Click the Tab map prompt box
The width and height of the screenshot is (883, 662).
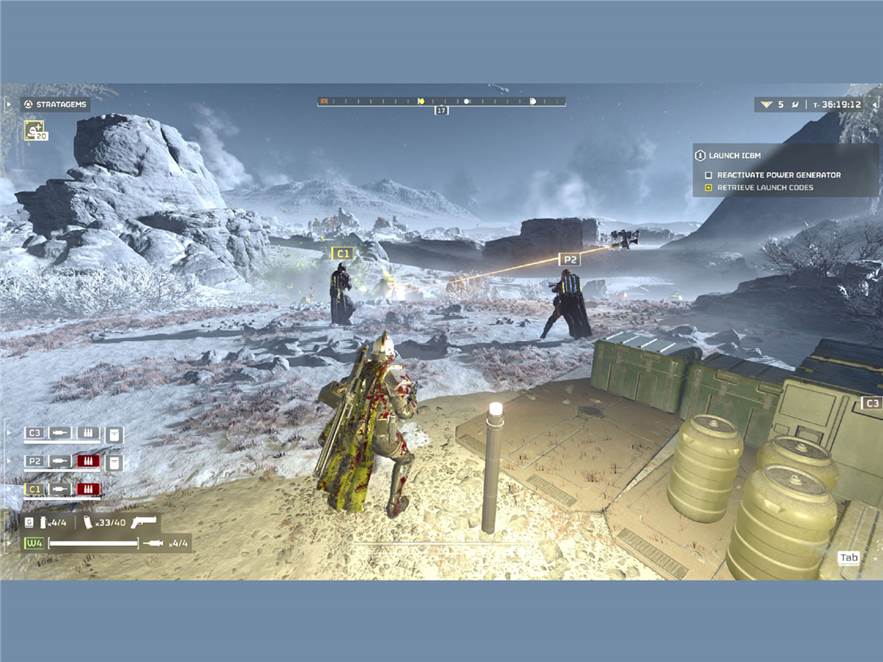point(848,558)
